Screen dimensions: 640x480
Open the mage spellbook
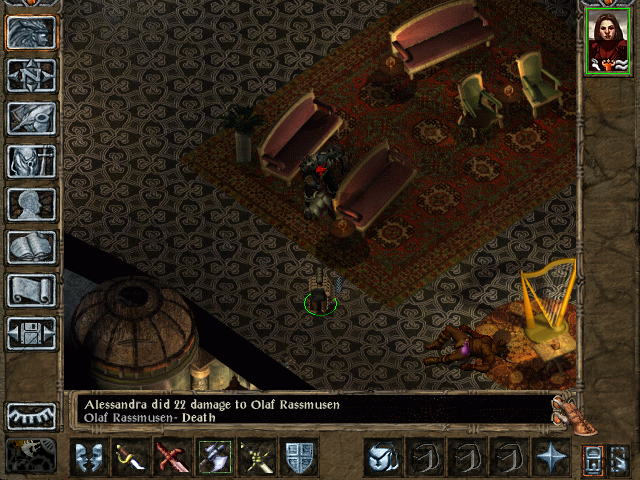[31, 247]
